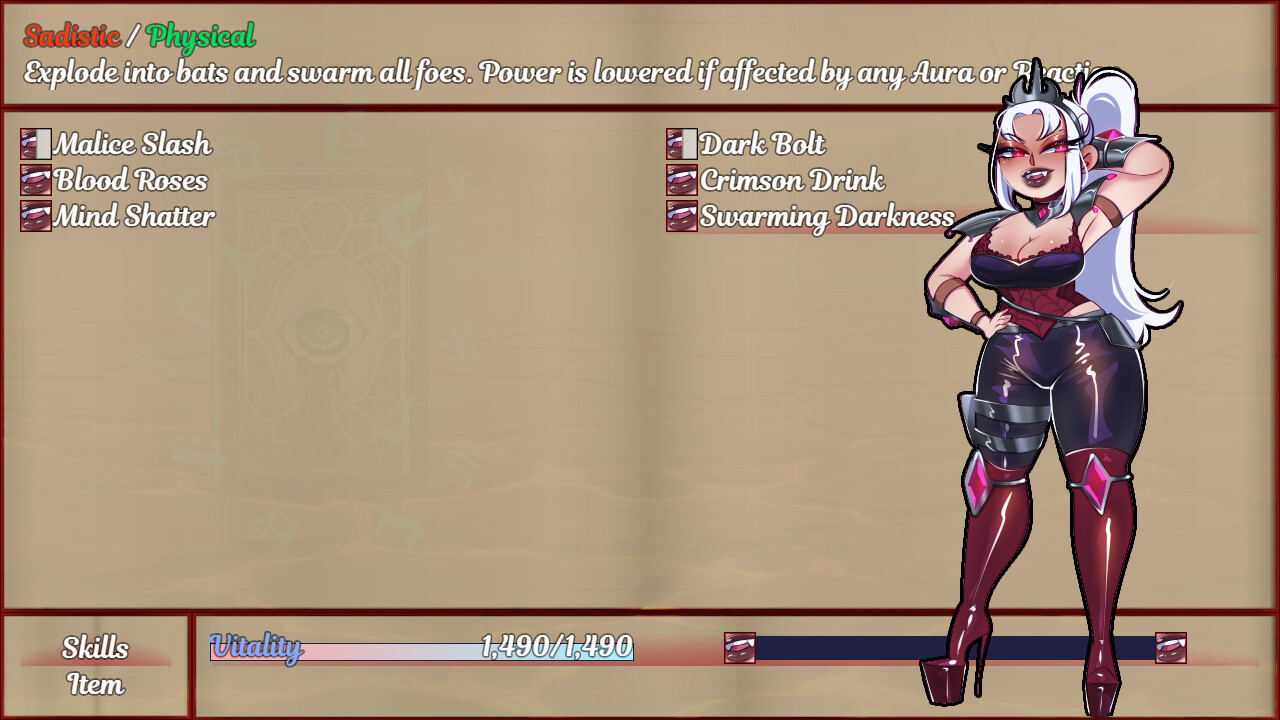Choose the Dark Bolt skill entry
The image size is (1280, 720).
pos(763,145)
